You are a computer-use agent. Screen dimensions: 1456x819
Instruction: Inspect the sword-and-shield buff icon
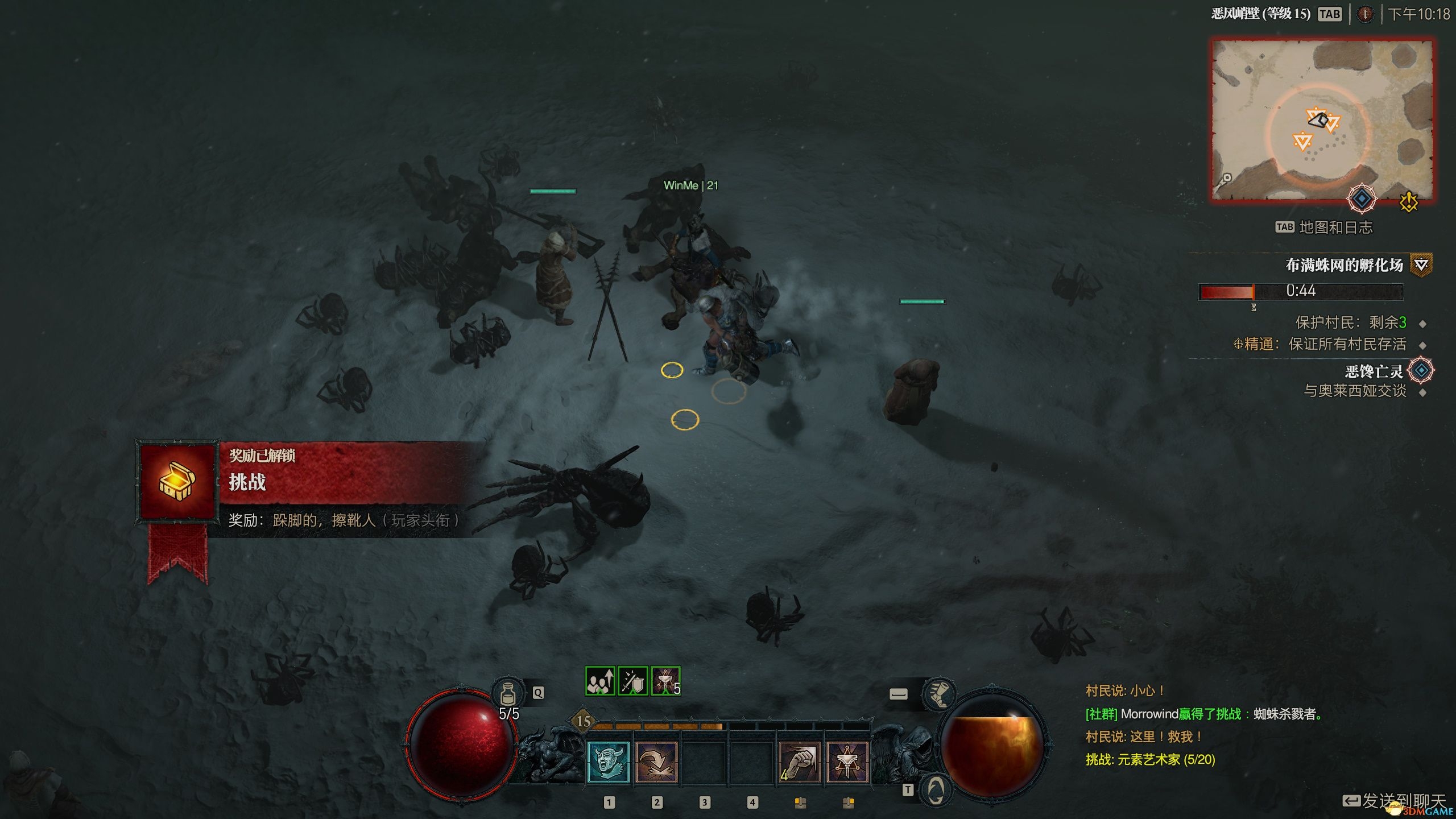point(632,681)
